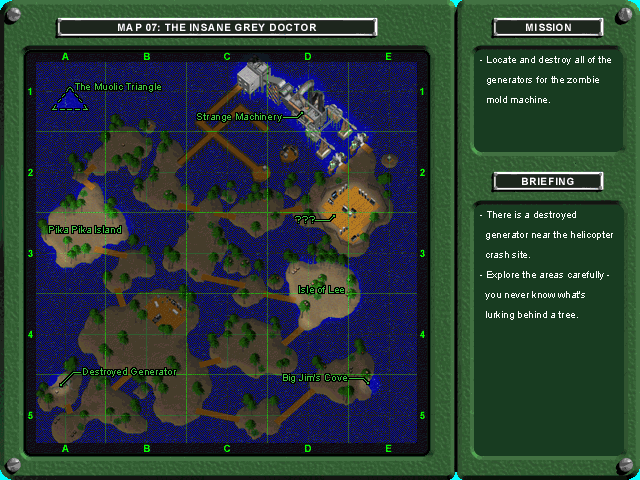Click the MISSION panel header
This screenshot has height=480, width=640.
(x=548, y=27)
